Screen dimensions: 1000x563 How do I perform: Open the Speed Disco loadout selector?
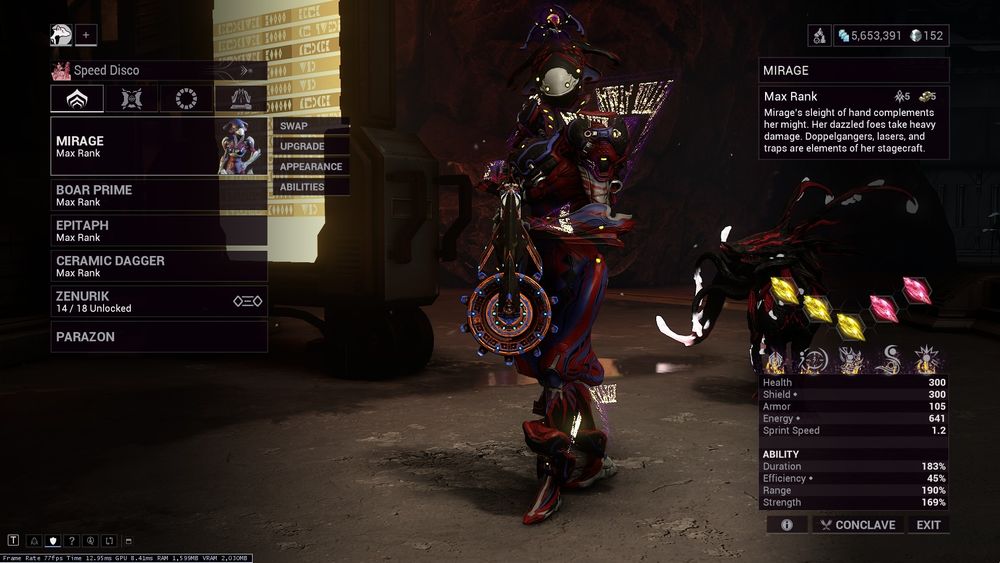(159, 71)
